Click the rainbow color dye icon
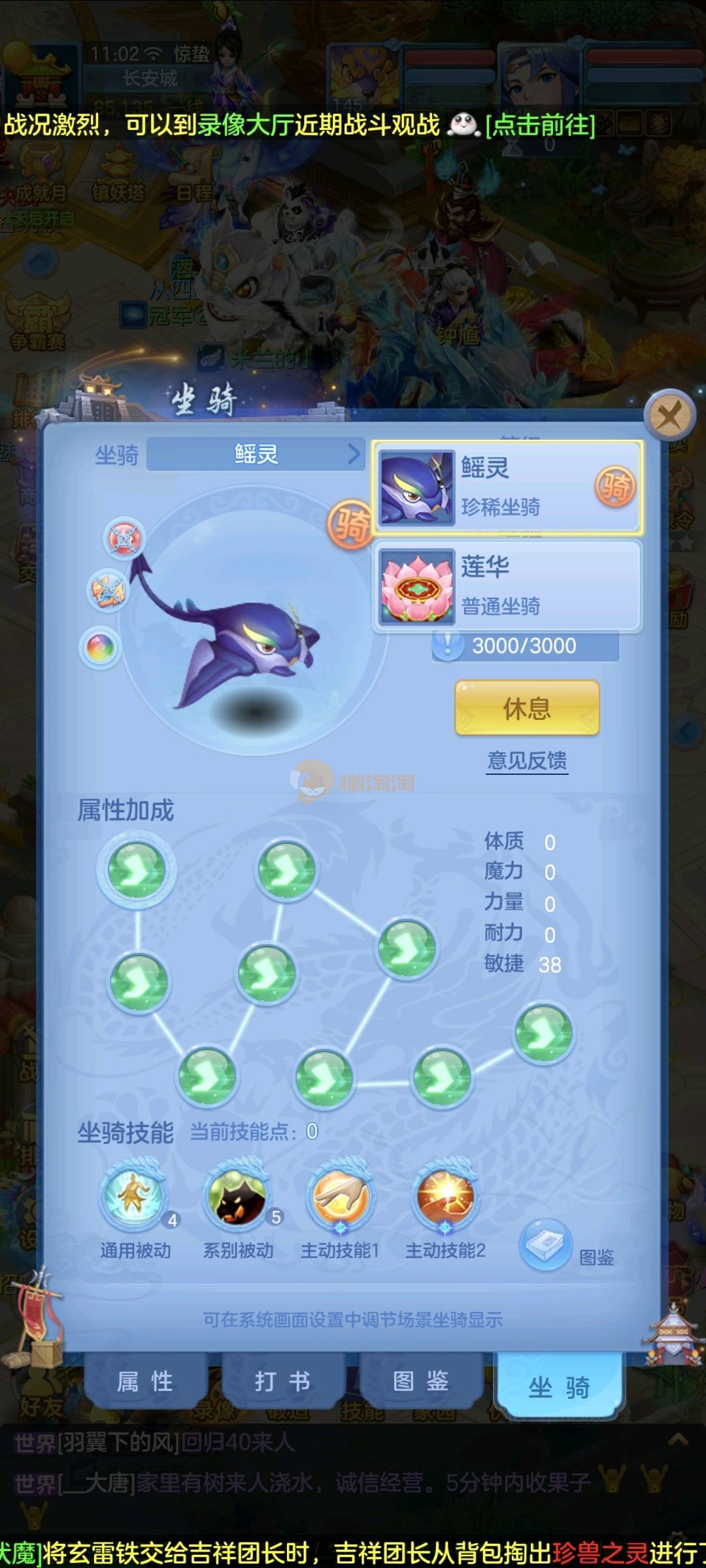This screenshot has height=1568, width=706. click(101, 648)
